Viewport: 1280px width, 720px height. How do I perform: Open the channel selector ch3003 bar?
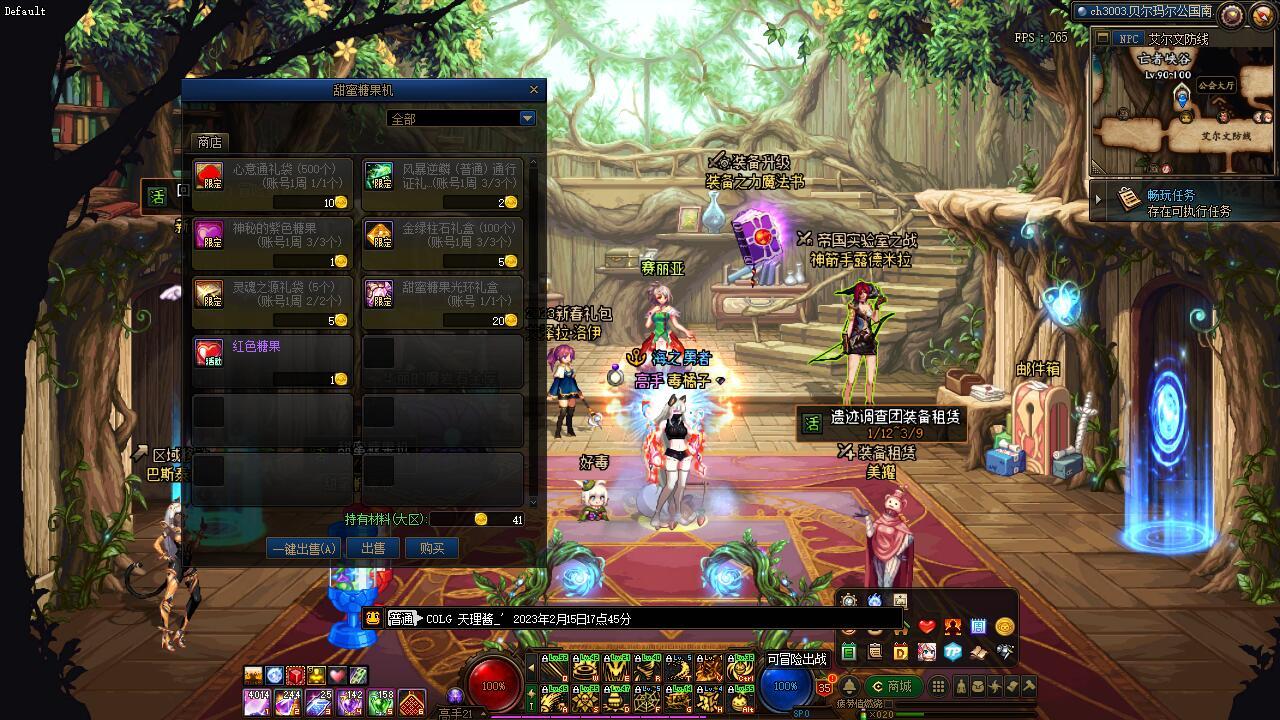[x=1143, y=12]
